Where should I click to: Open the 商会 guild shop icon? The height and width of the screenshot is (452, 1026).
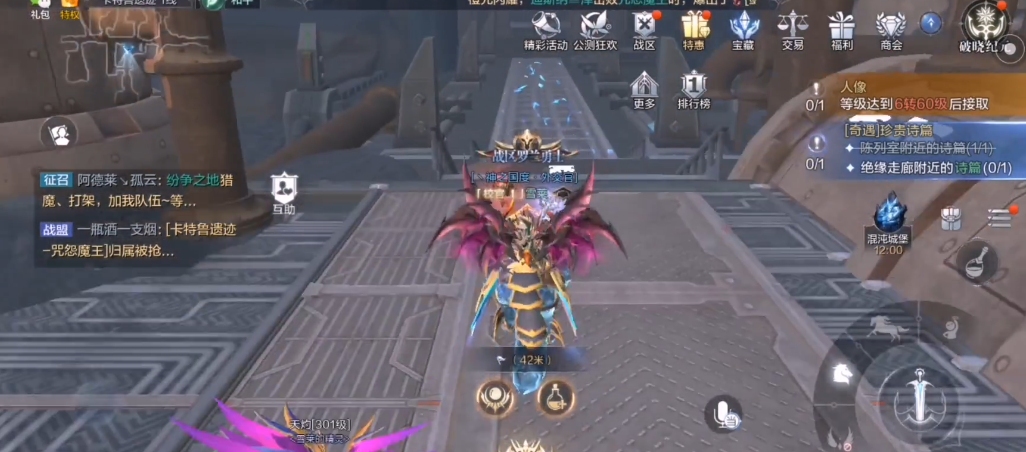click(x=890, y=30)
